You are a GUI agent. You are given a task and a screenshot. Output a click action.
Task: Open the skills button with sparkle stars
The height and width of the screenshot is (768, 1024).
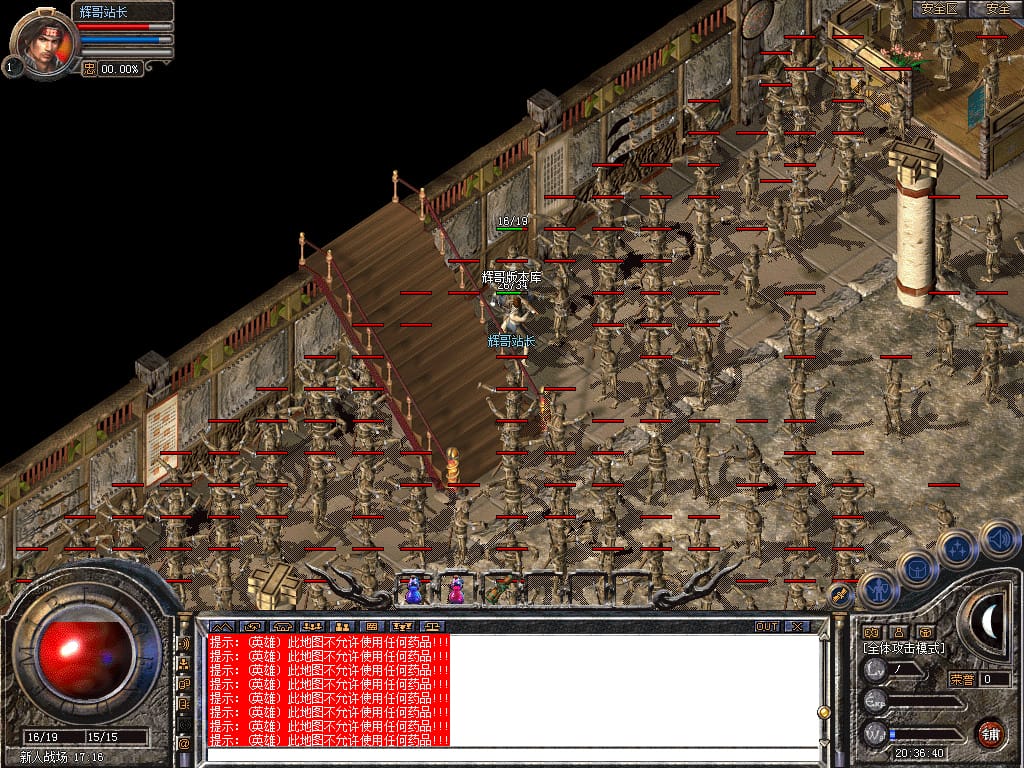[x=957, y=549]
